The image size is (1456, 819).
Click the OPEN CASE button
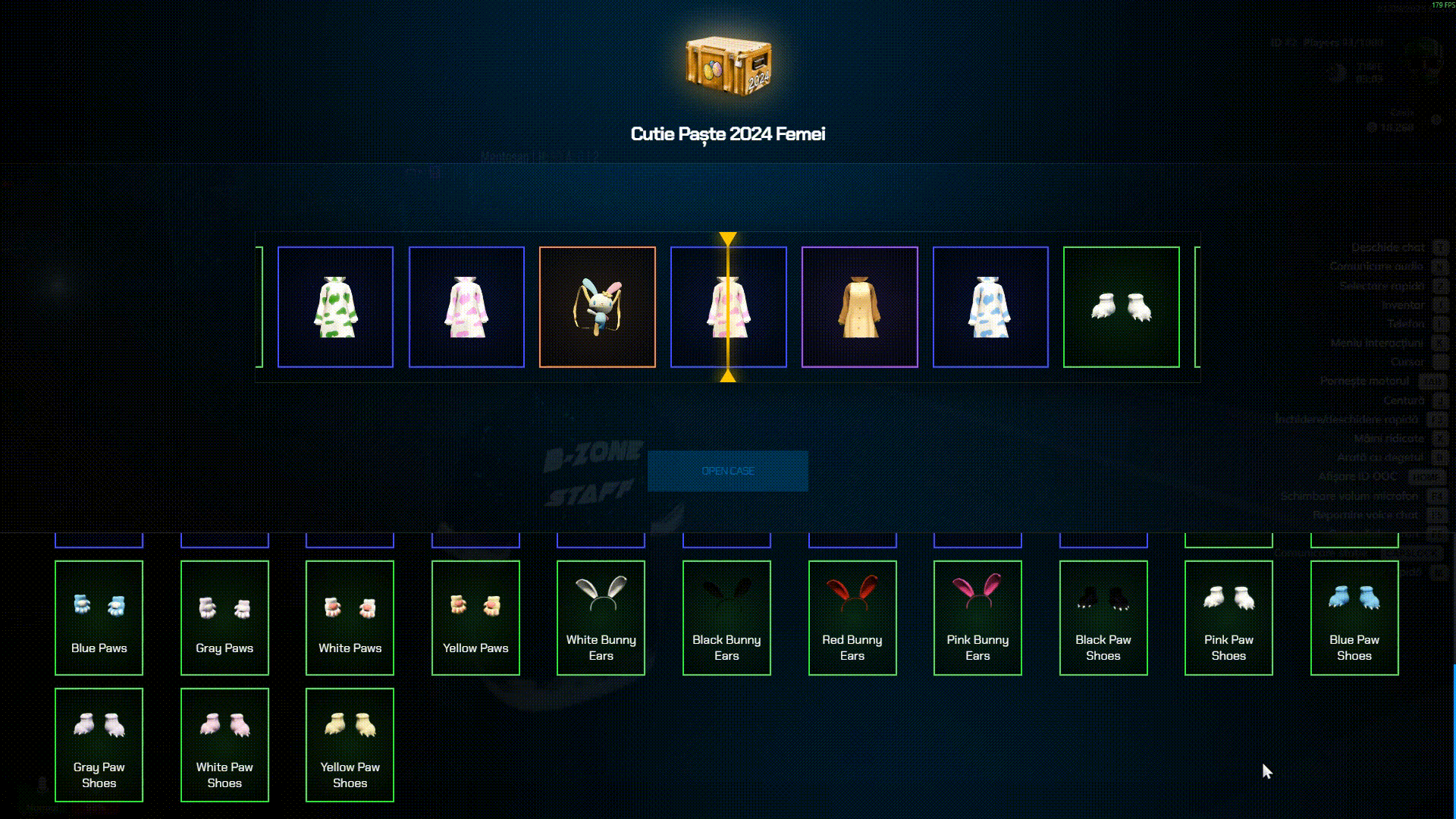pos(727,471)
